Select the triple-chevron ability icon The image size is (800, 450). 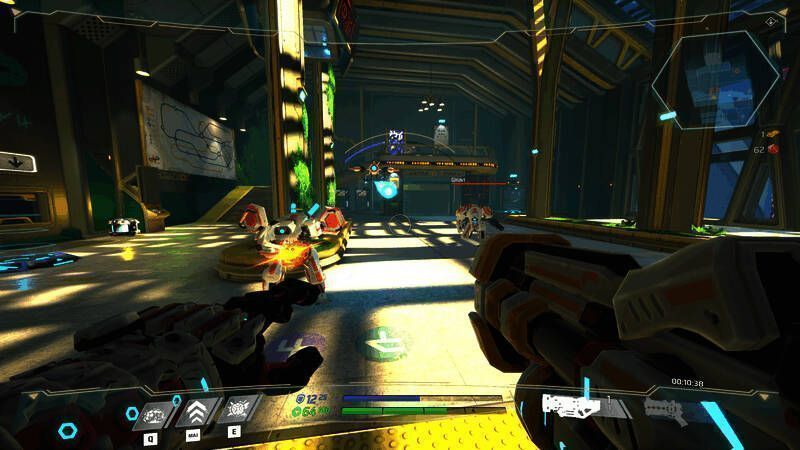pos(197,414)
